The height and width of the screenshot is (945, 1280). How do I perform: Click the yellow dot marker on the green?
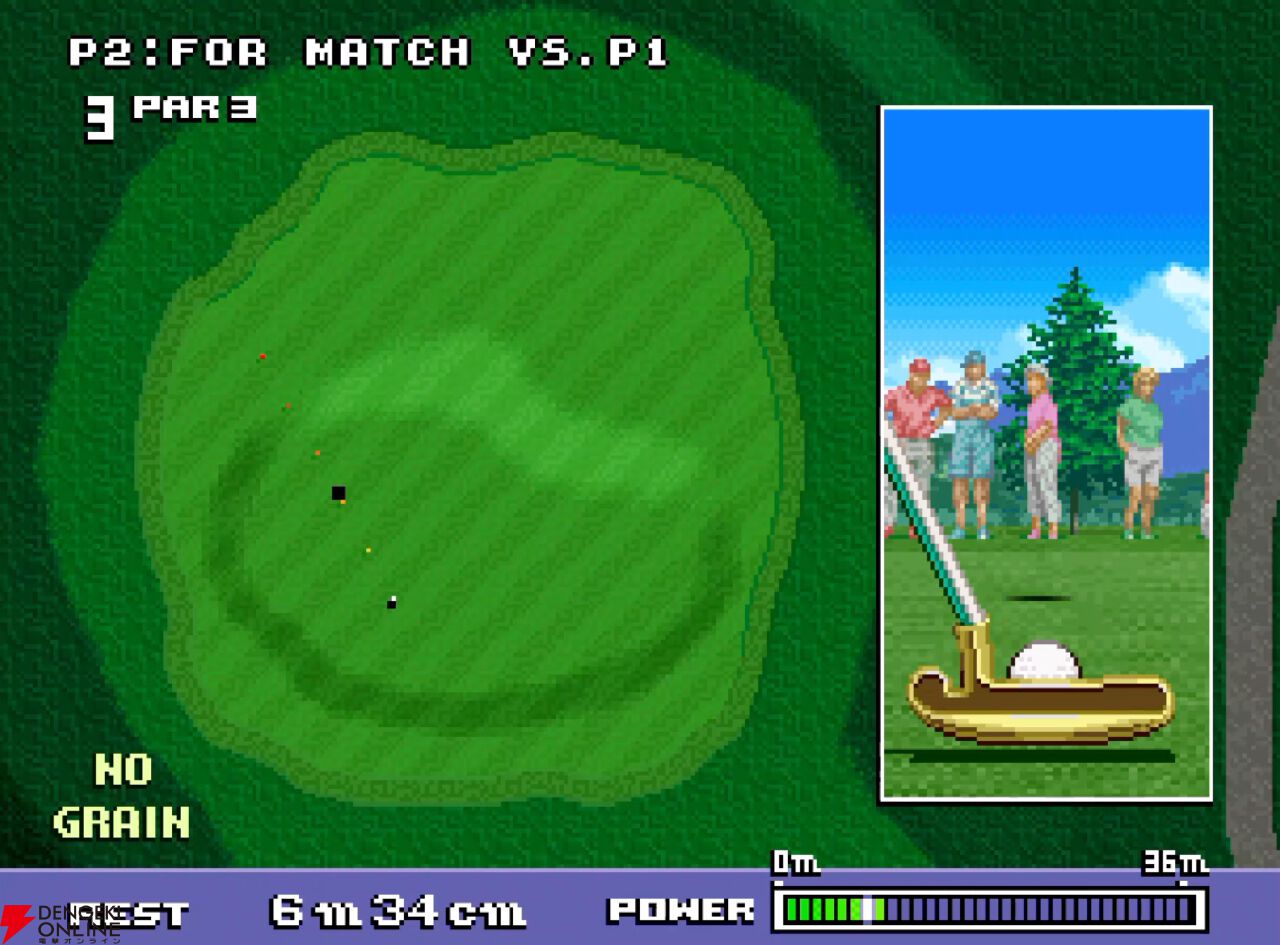[x=367, y=548]
